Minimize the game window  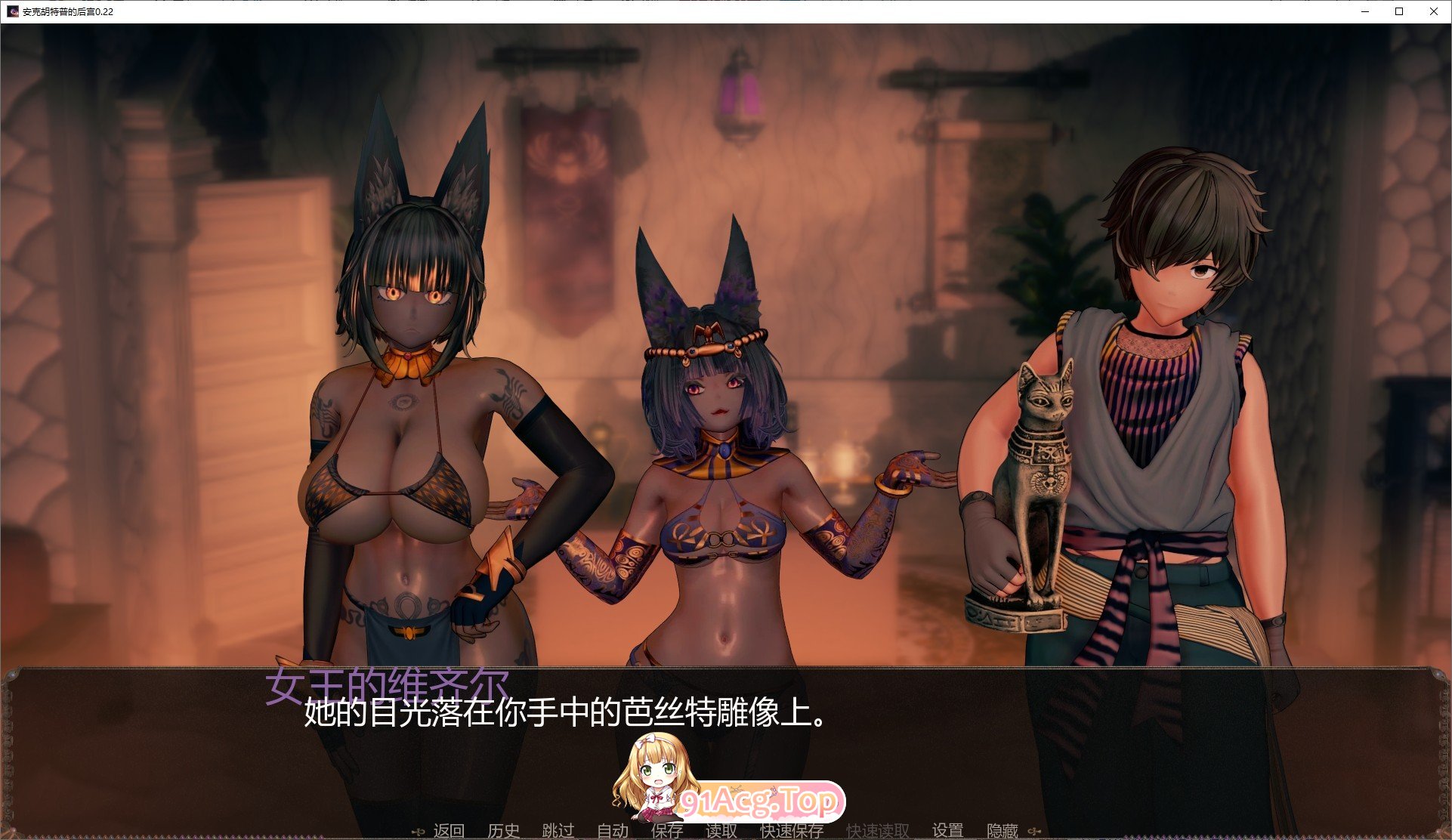[x=1364, y=12]
